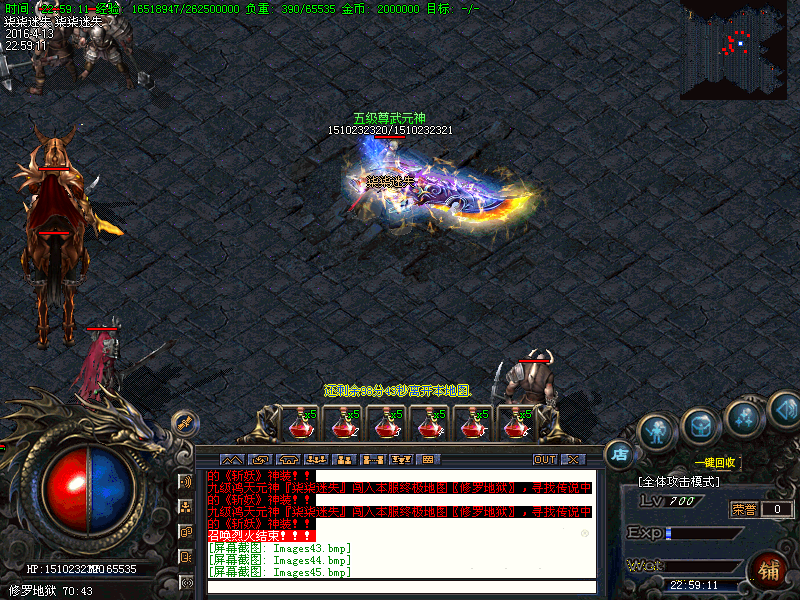Click the OUT button above chat
Viewport: 800px width, 600px height.
coord(544,460)
